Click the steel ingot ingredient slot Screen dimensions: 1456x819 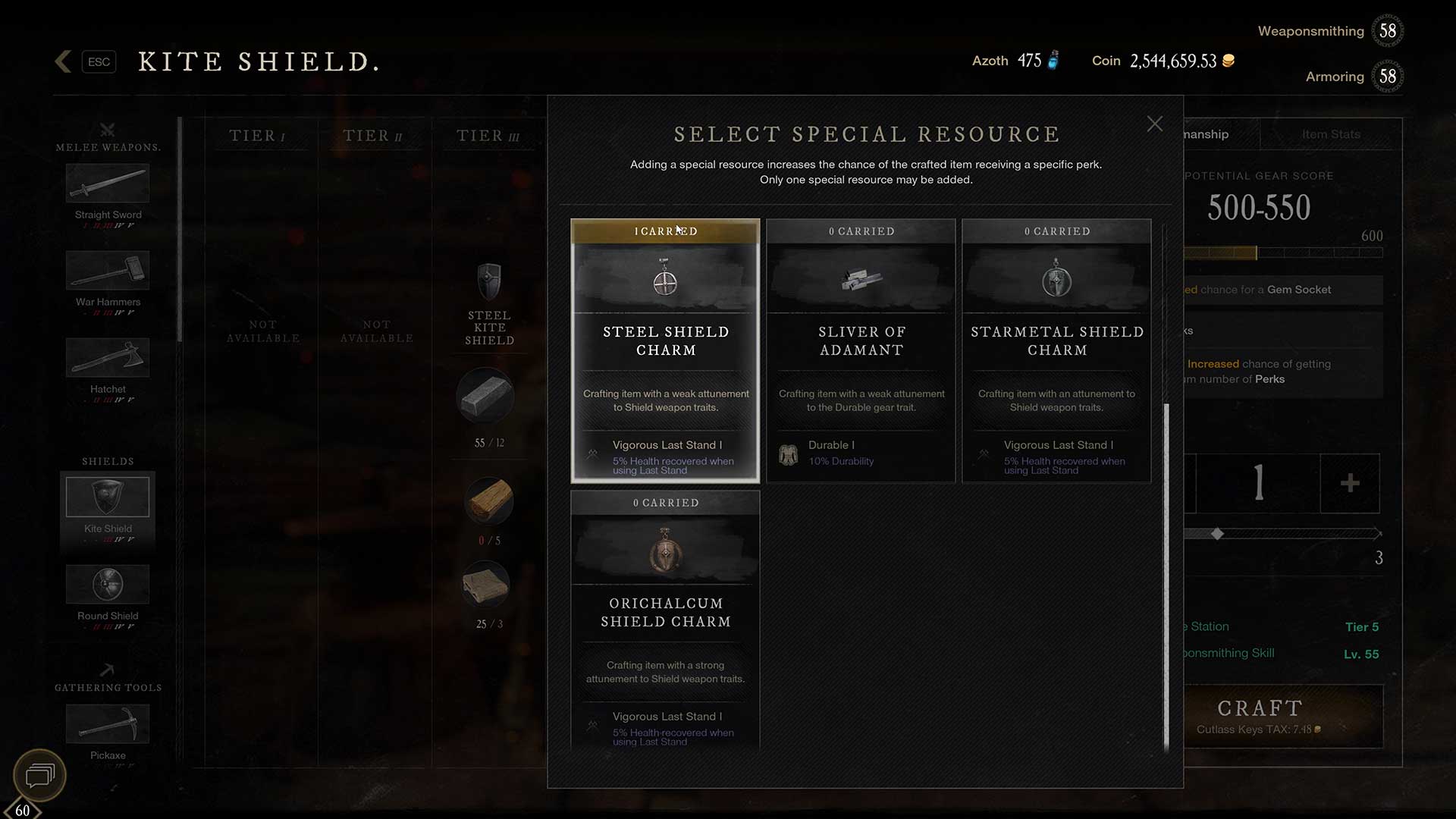[x=485, y=396]
